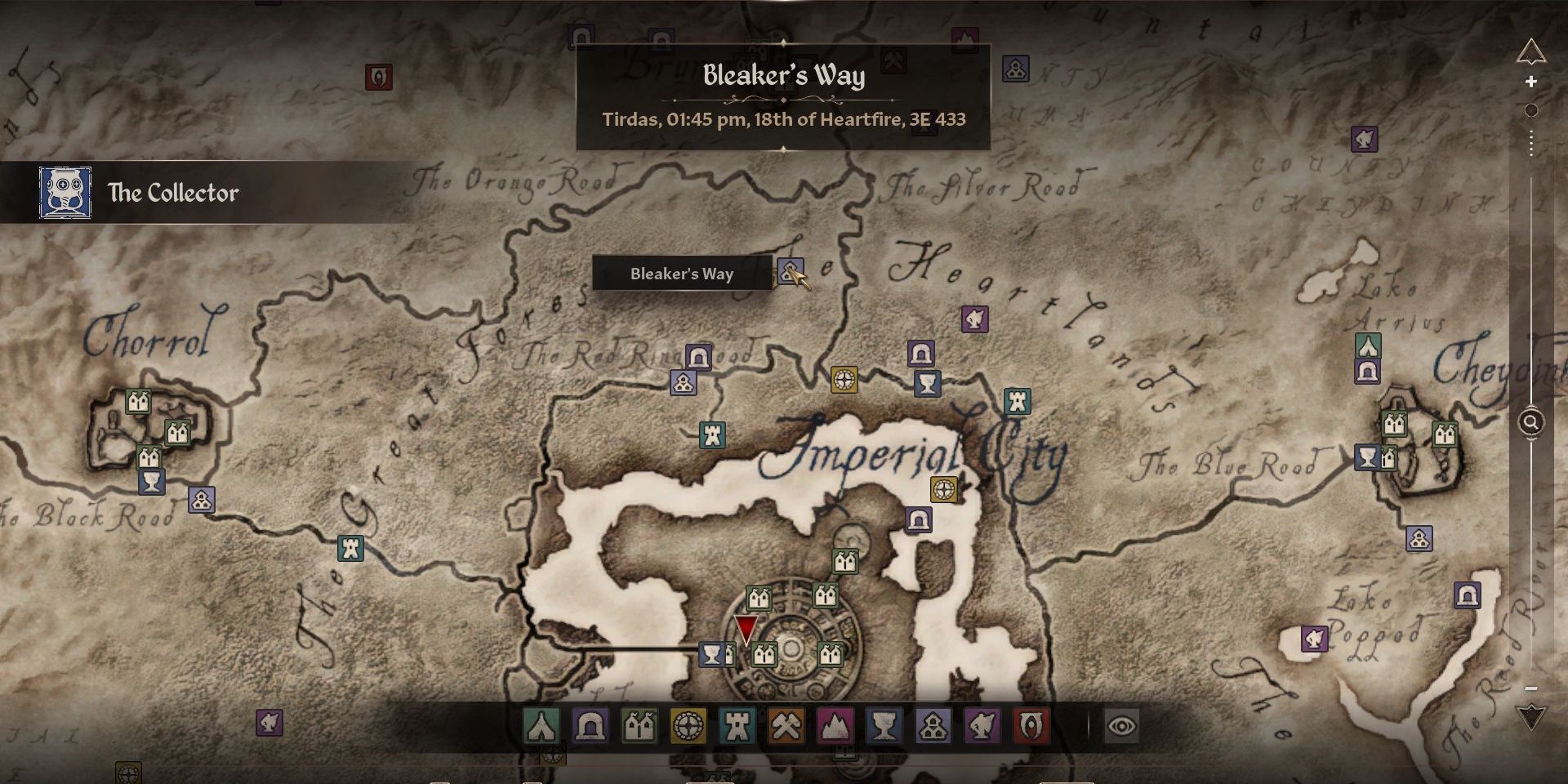The width and height of the screenshot is (1568, 784).
Task: Toggle the cave entrance filter
Action: click(590, 725)
